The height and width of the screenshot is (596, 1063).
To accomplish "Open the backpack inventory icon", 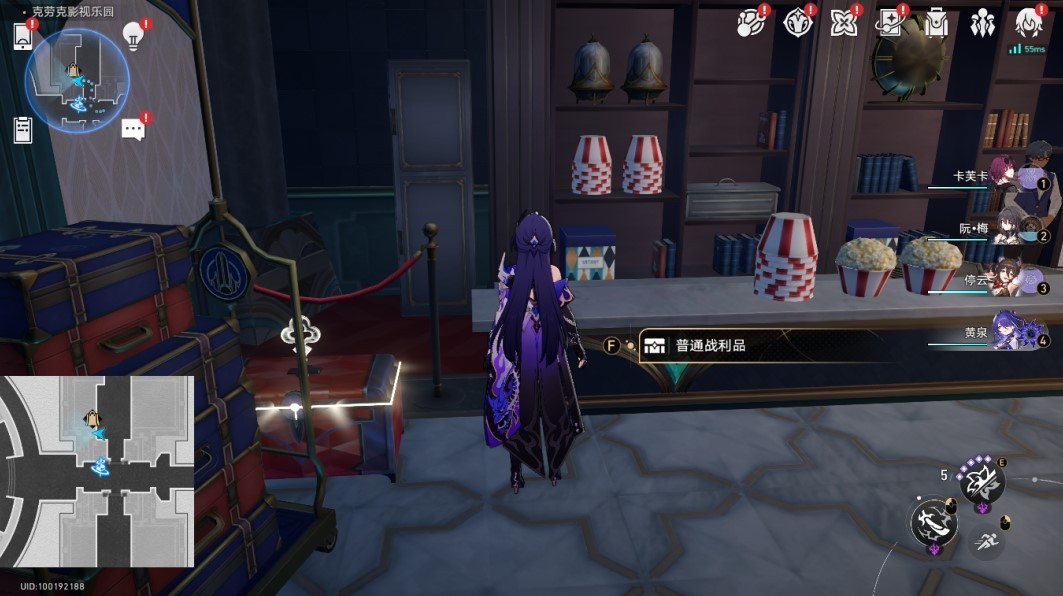I will (937, 24).
